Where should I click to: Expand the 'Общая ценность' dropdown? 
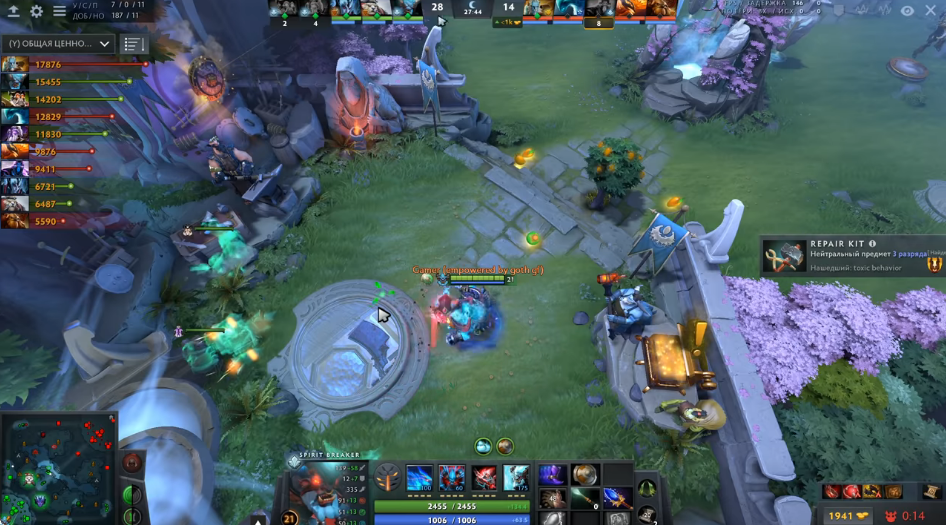tap(59, 44)
